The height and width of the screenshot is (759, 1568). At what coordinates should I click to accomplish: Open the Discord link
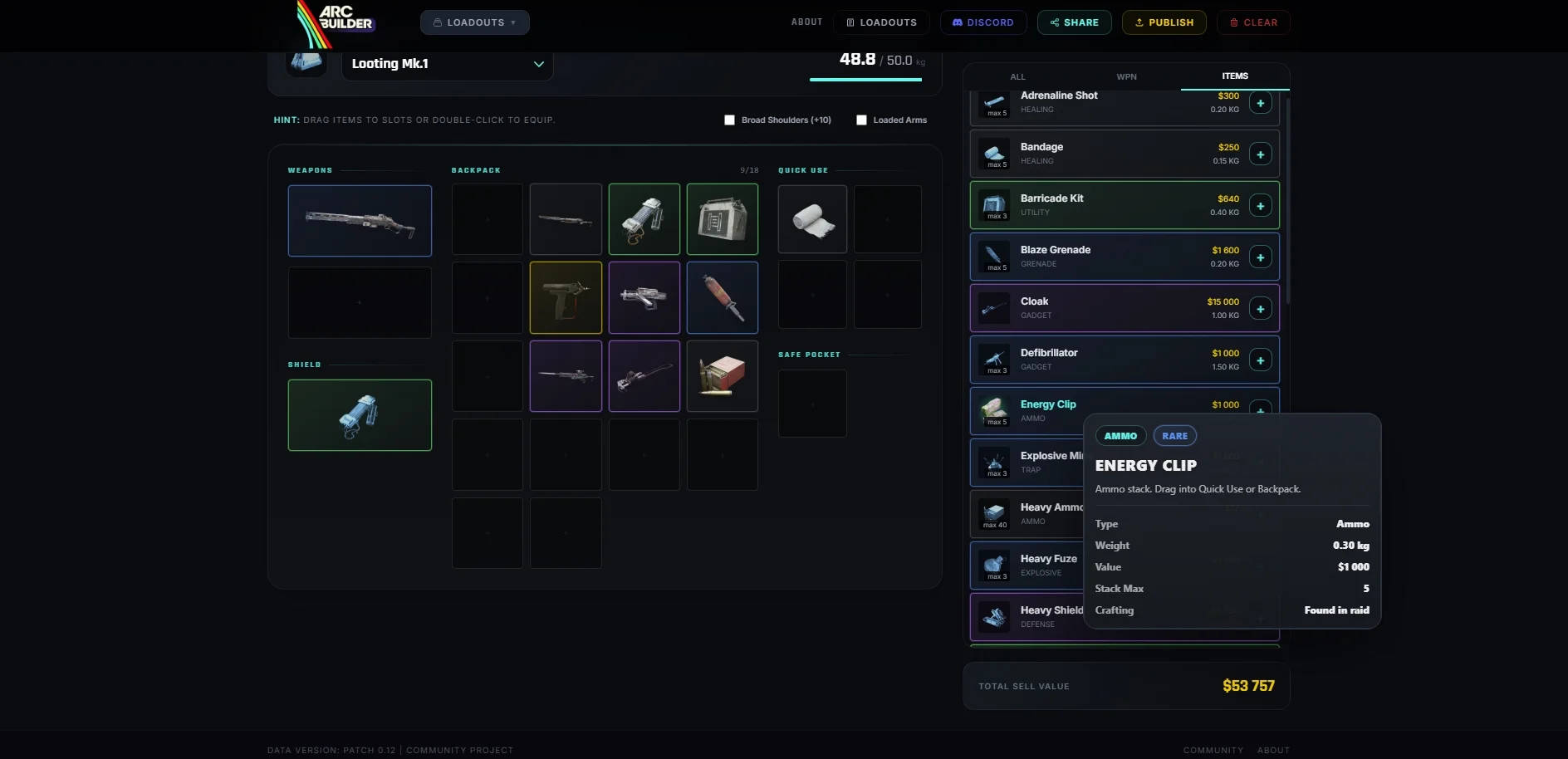(x=982, y=22)
